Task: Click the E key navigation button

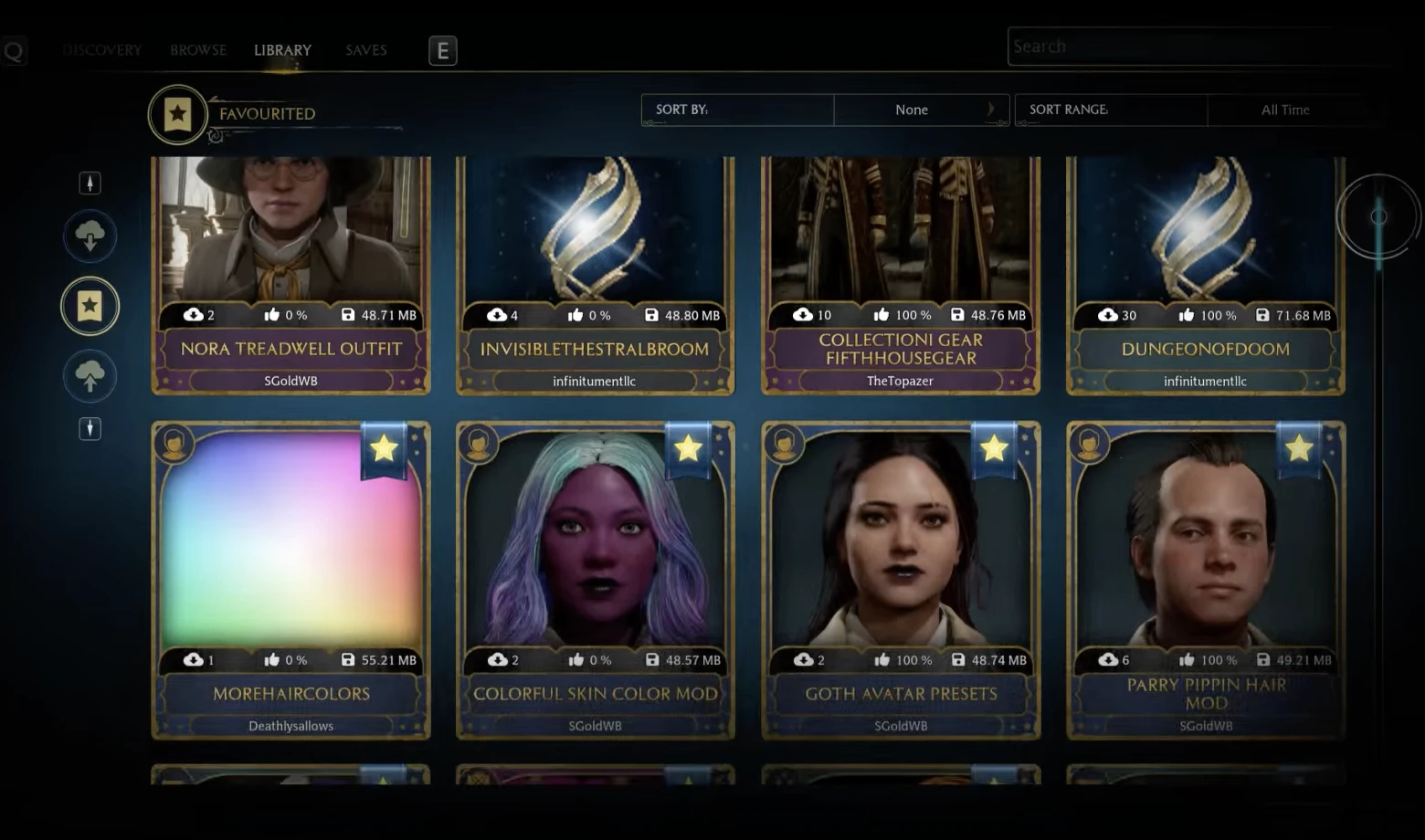Action: point(442,50)
